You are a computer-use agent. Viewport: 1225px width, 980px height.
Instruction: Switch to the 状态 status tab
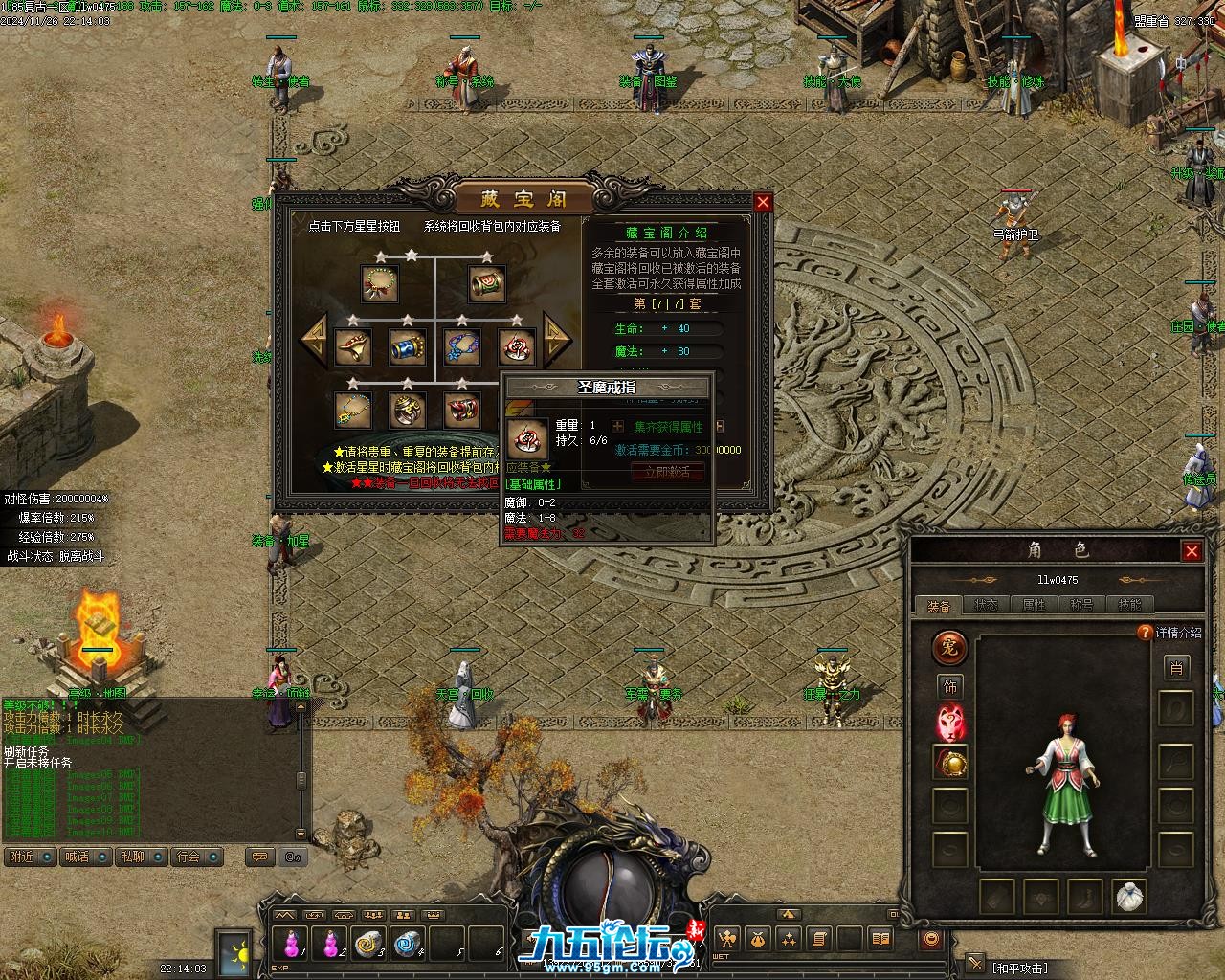986,605
